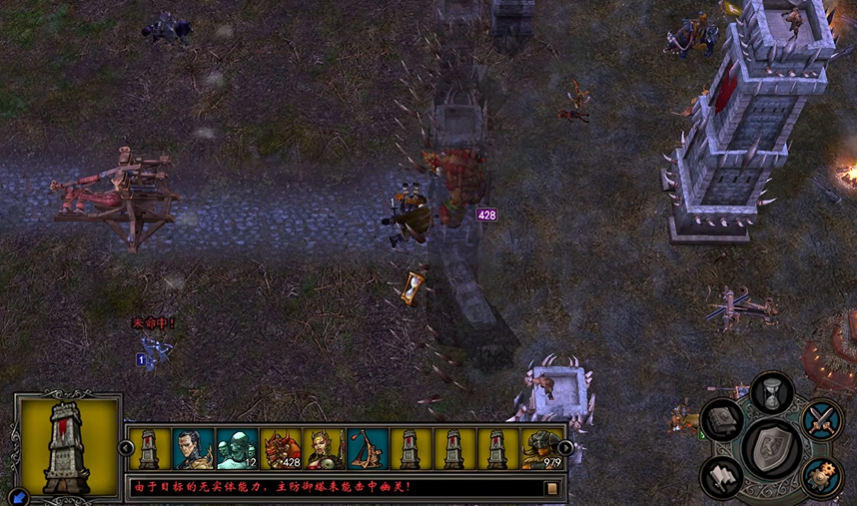Shift the initiative bar right with its arrow
Screen dimensions: 857x506
pyautogui.click(x=565, y=447)
